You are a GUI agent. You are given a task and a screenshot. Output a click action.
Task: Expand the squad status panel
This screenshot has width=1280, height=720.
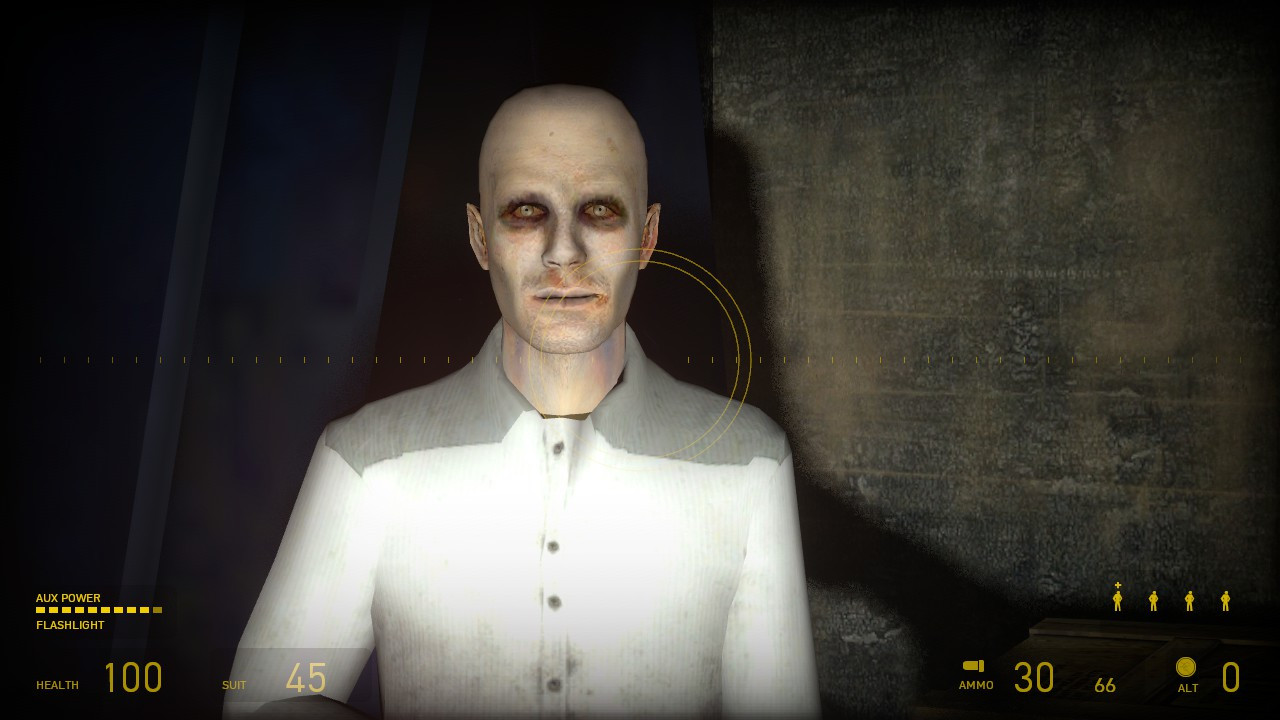pos(1170,598)
